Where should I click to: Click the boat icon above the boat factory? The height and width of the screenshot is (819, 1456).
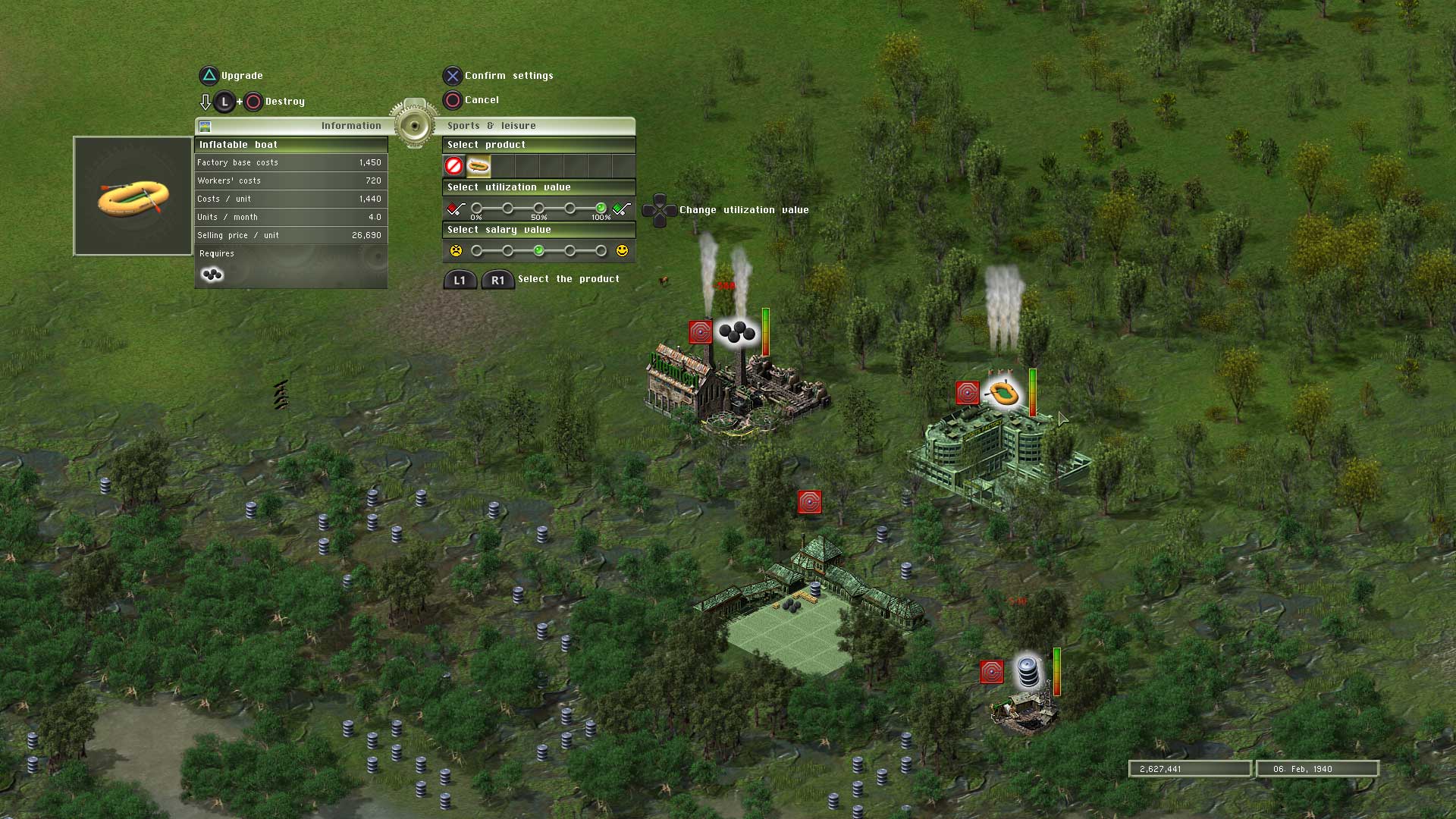1005,394
